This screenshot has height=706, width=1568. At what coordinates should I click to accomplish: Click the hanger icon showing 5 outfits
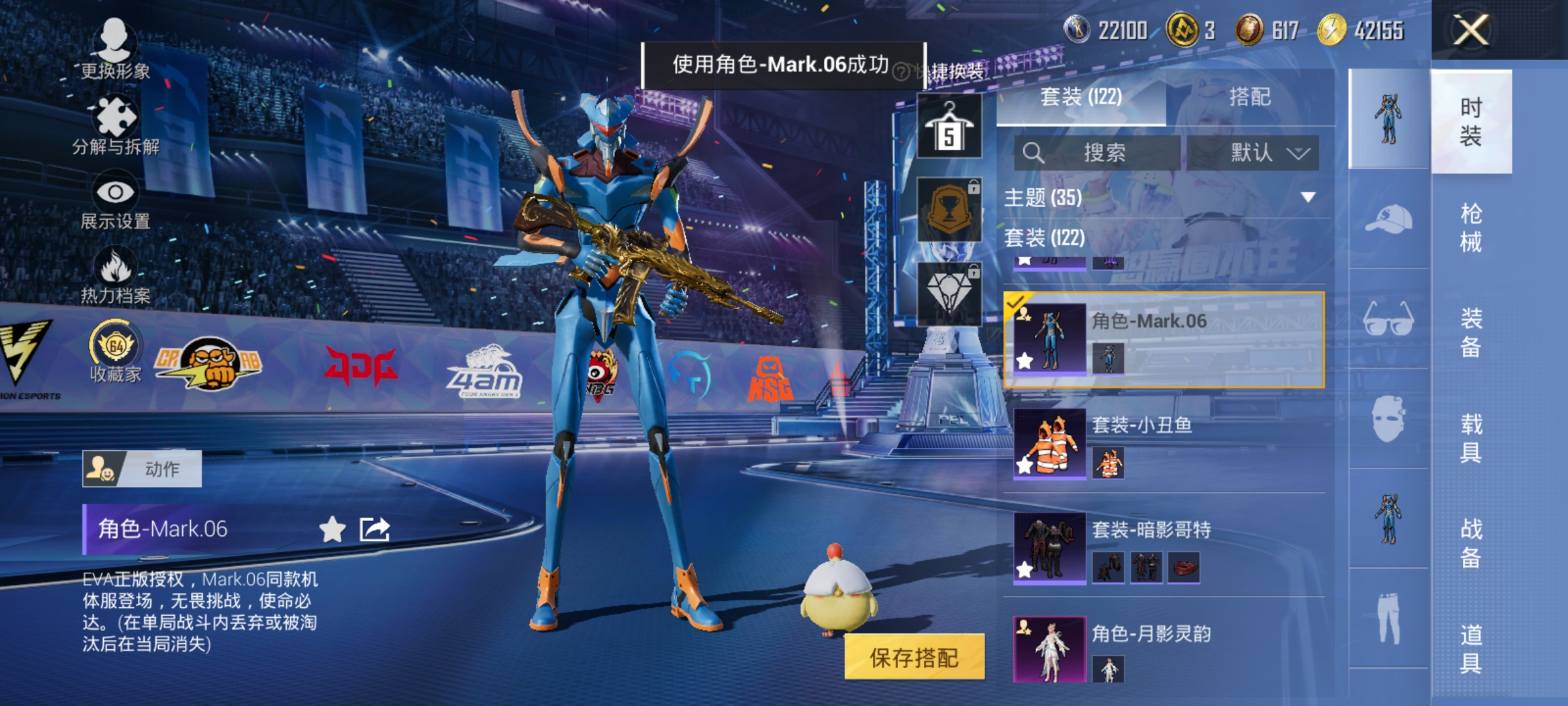[x=949, y=124]
